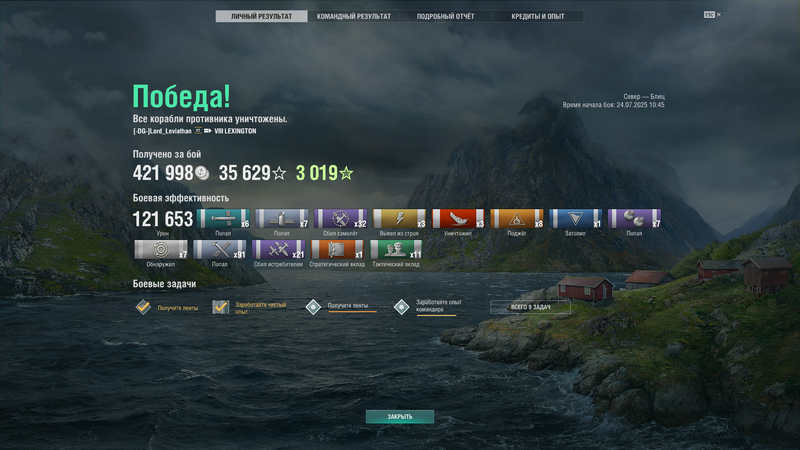Click the Тактический вклад ribbon

pos(396,249)
